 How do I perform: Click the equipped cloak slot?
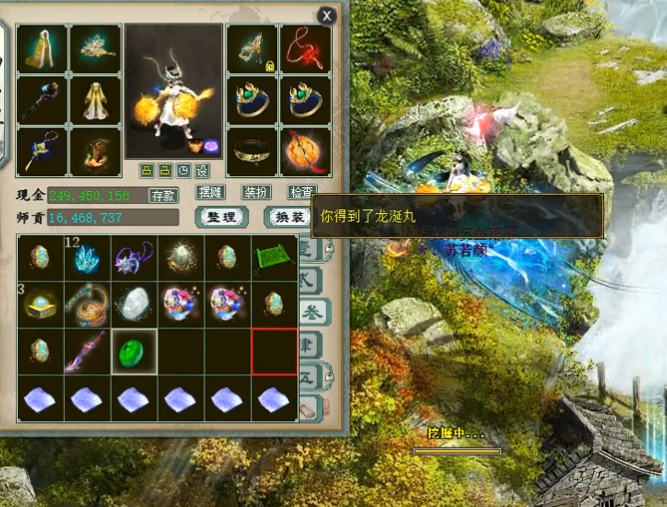(x=41, y=49)
